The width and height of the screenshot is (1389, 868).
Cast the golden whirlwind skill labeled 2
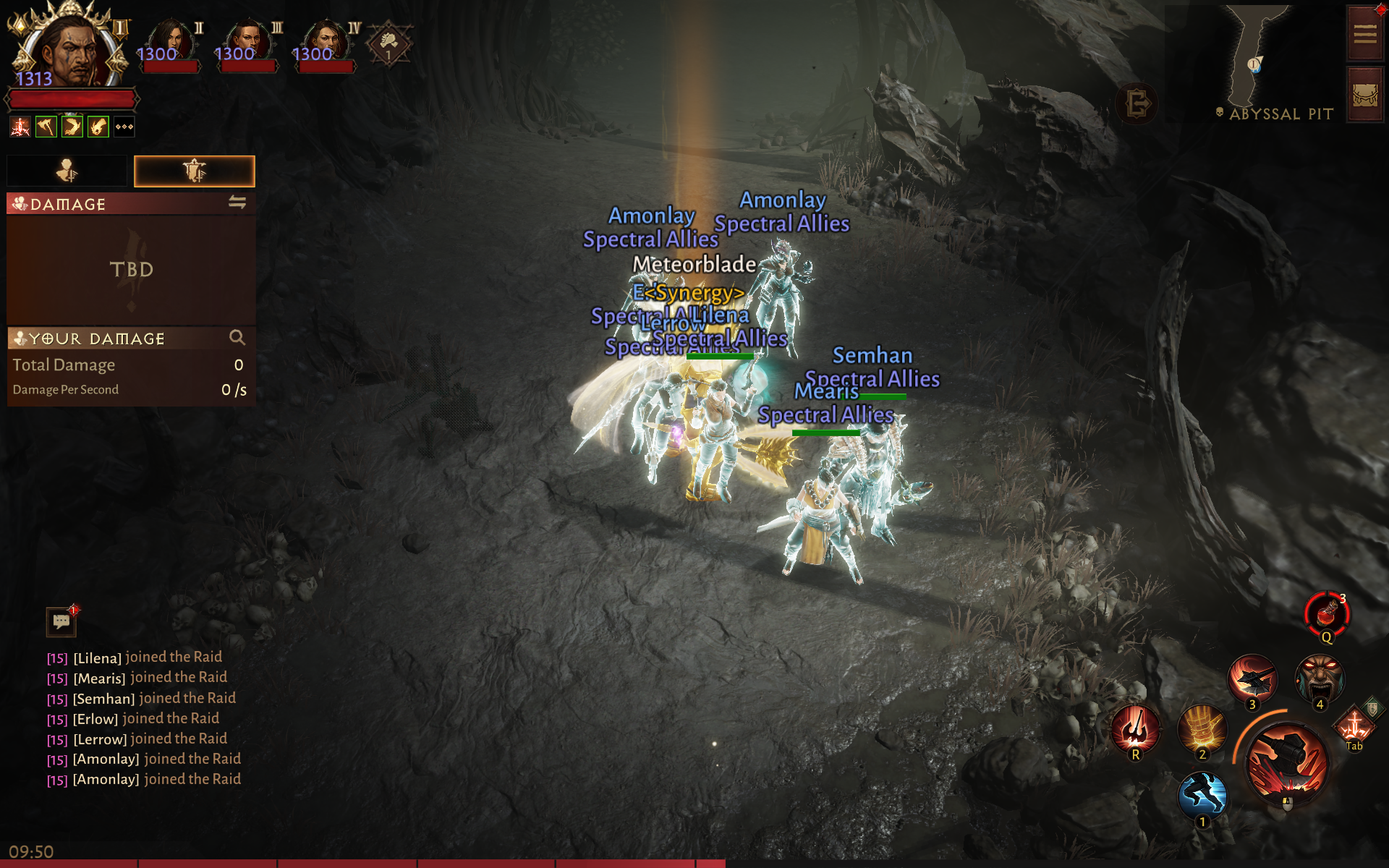1202,729
